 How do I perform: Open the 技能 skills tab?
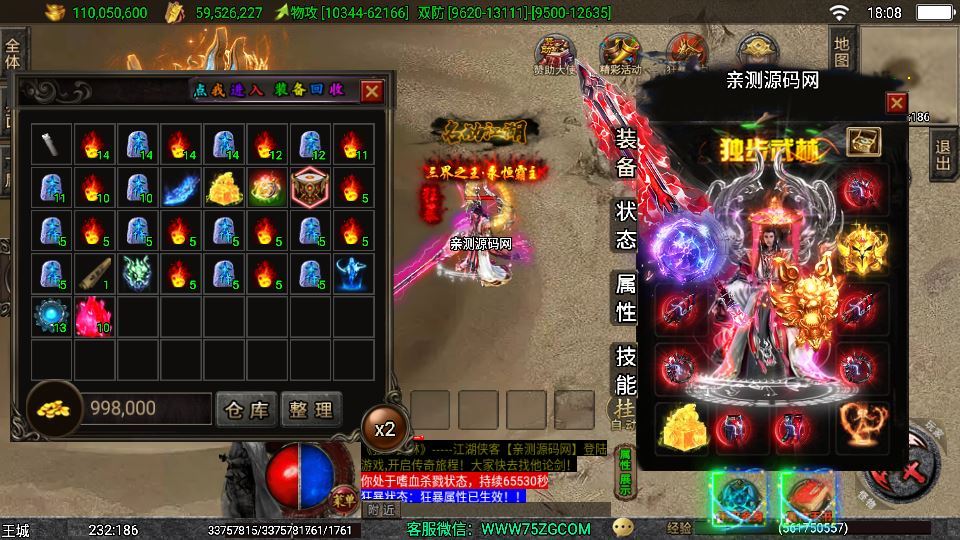(x=625, y=370)
